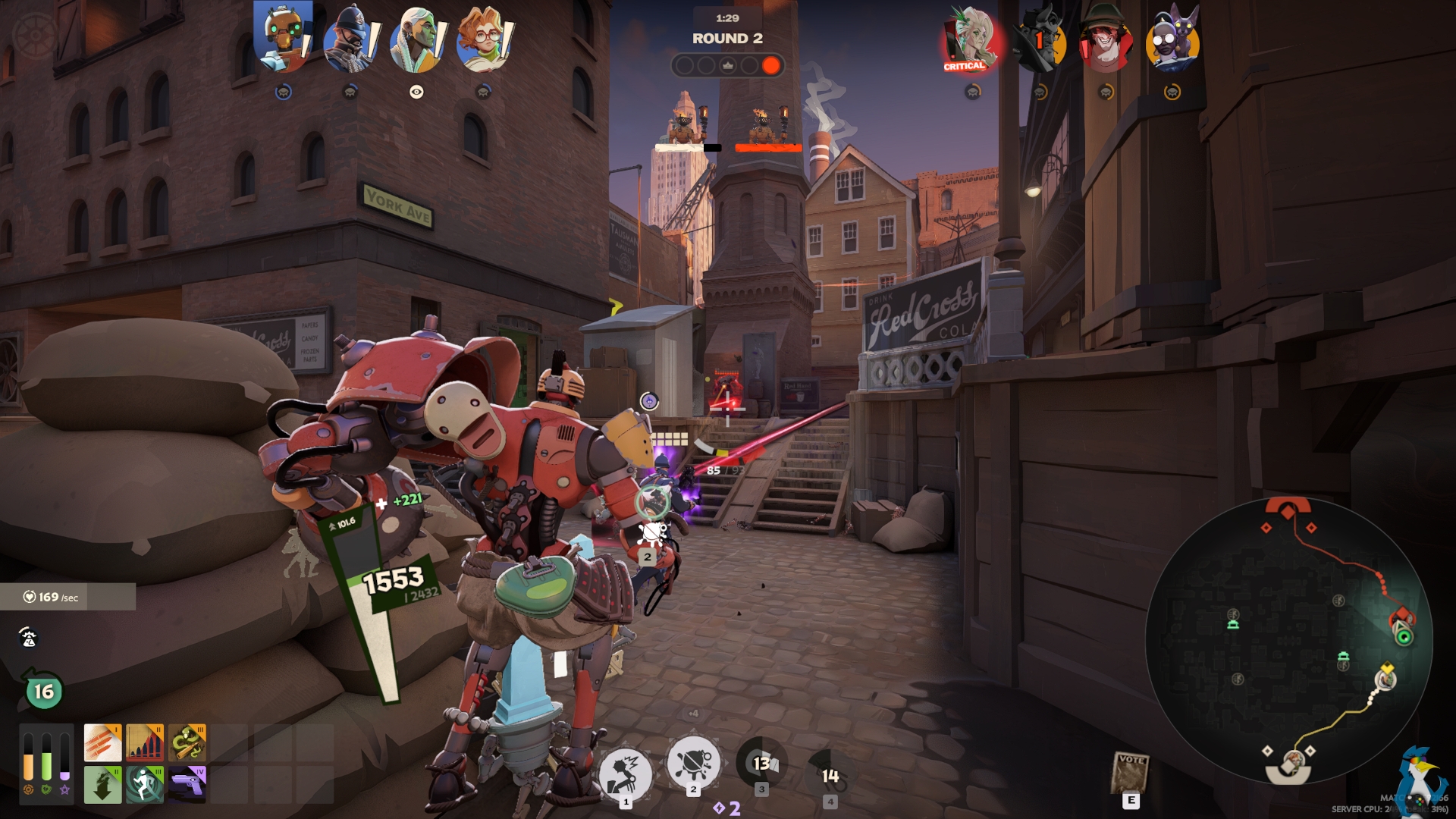Viewport: 1456px width, 819px height.
Task: Select the teal running figure item
Action: point(145,784)
